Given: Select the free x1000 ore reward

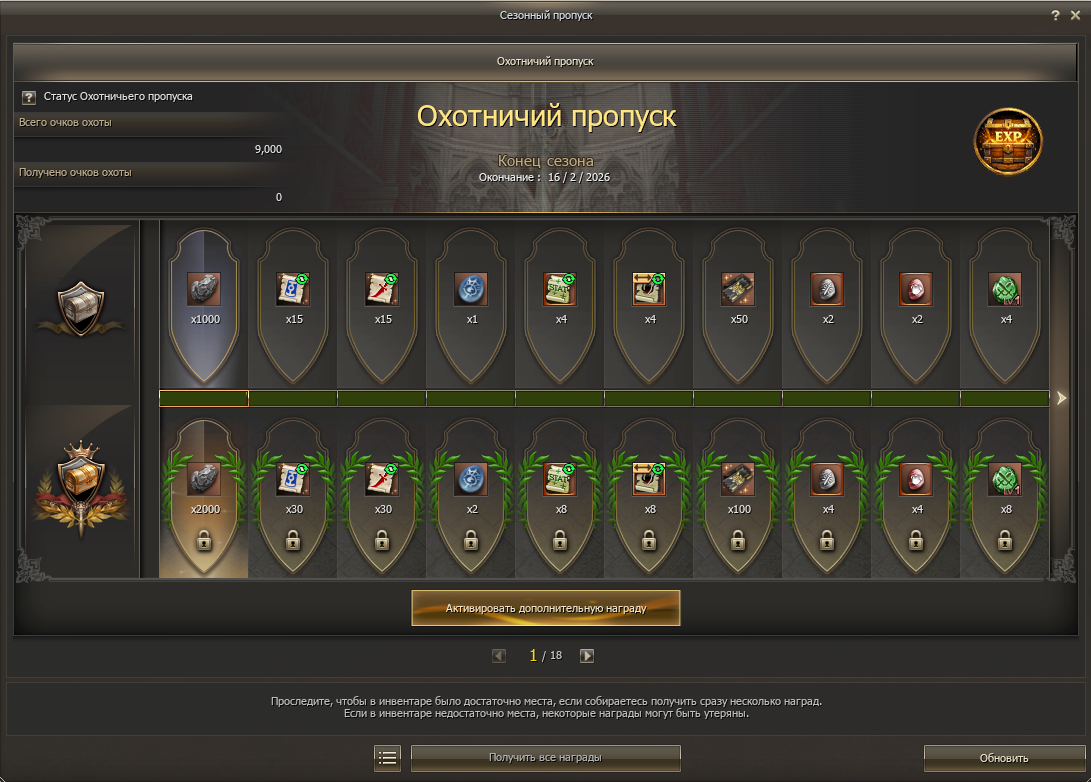Looking at the screenshot, I should point(204,290).
